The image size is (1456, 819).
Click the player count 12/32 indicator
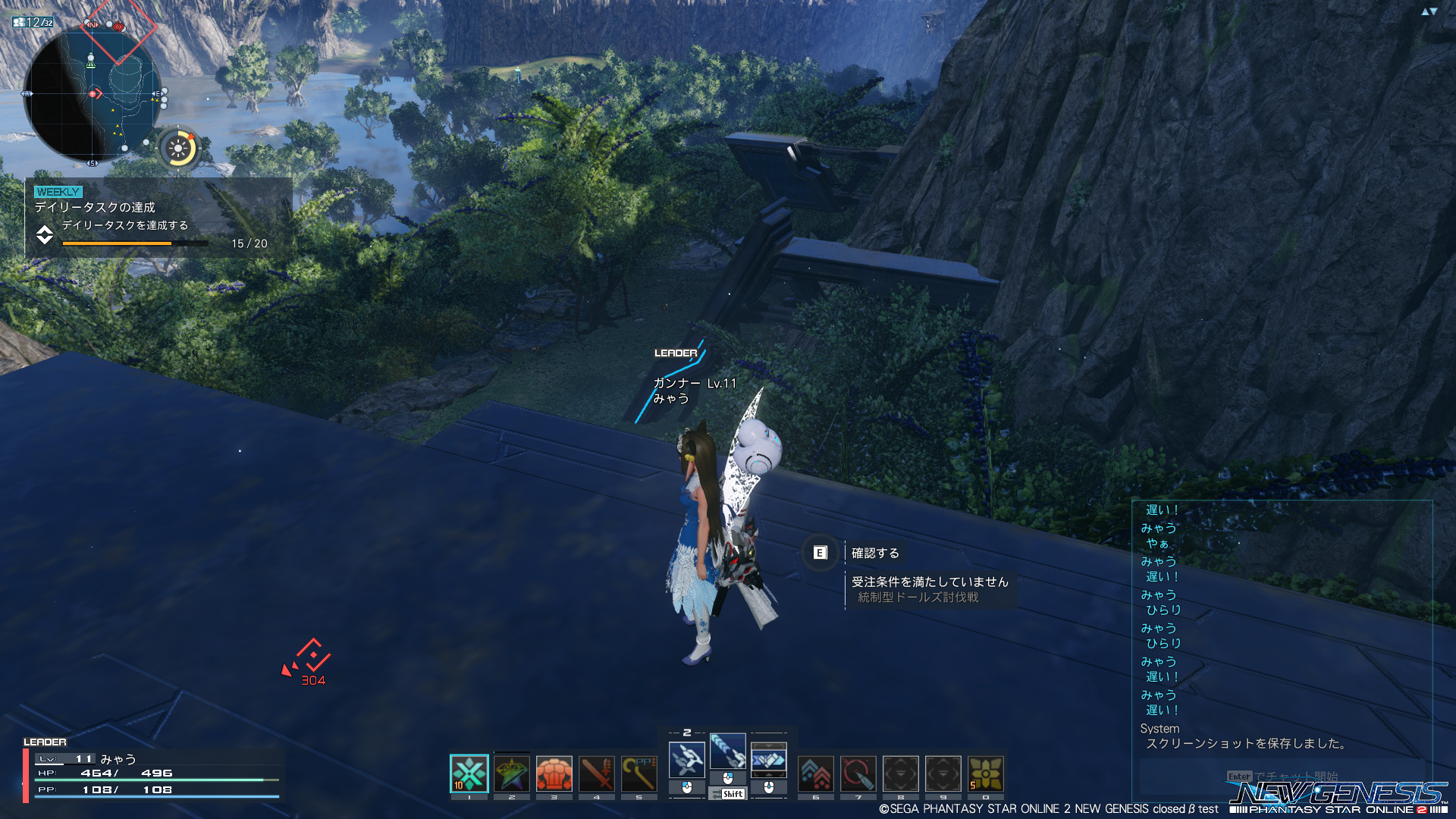tap(33, 23)
